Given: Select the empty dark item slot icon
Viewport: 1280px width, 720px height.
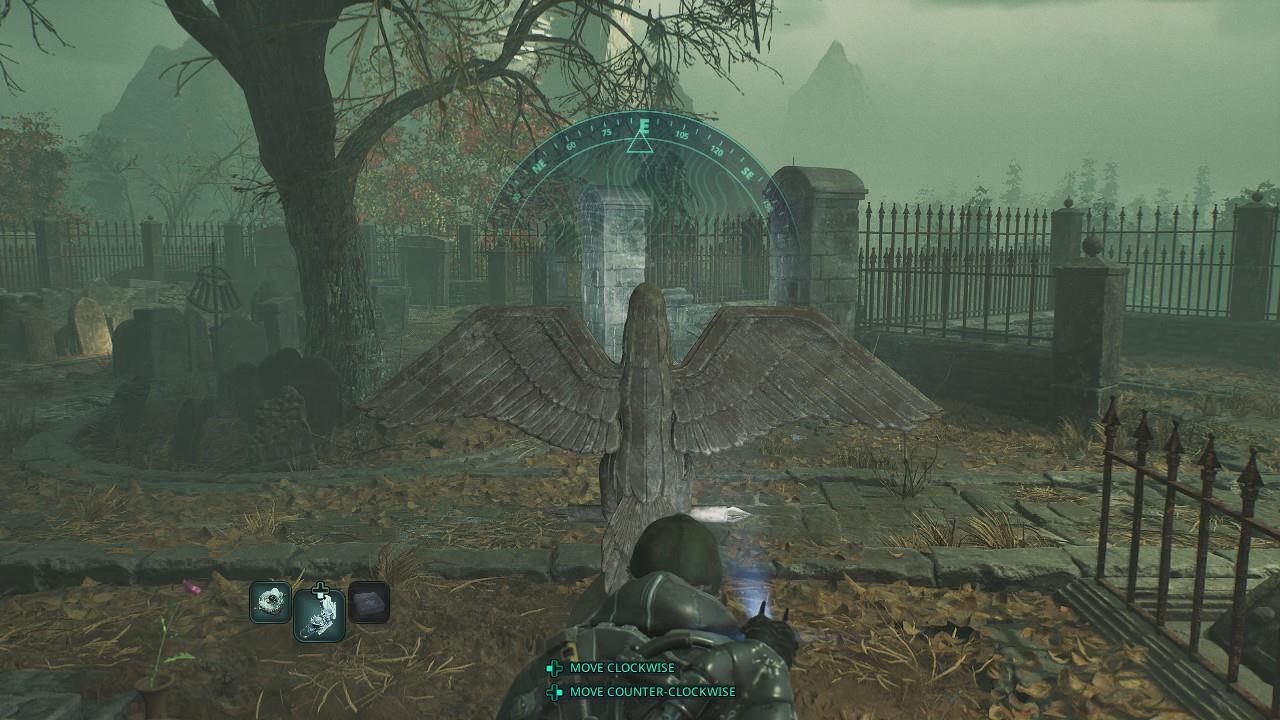Looking at the screenshot, I should point(369,604).
